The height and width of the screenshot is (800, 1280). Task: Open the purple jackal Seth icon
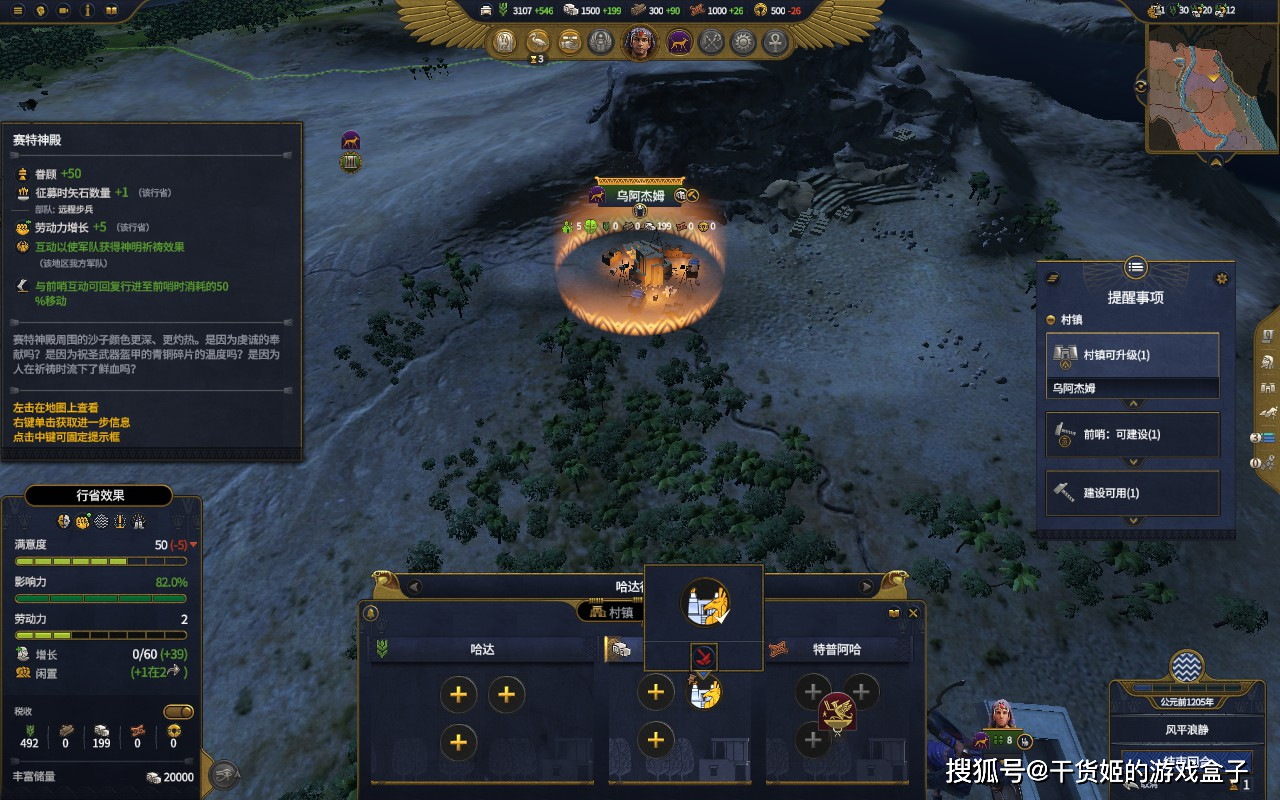pos(678,42)
